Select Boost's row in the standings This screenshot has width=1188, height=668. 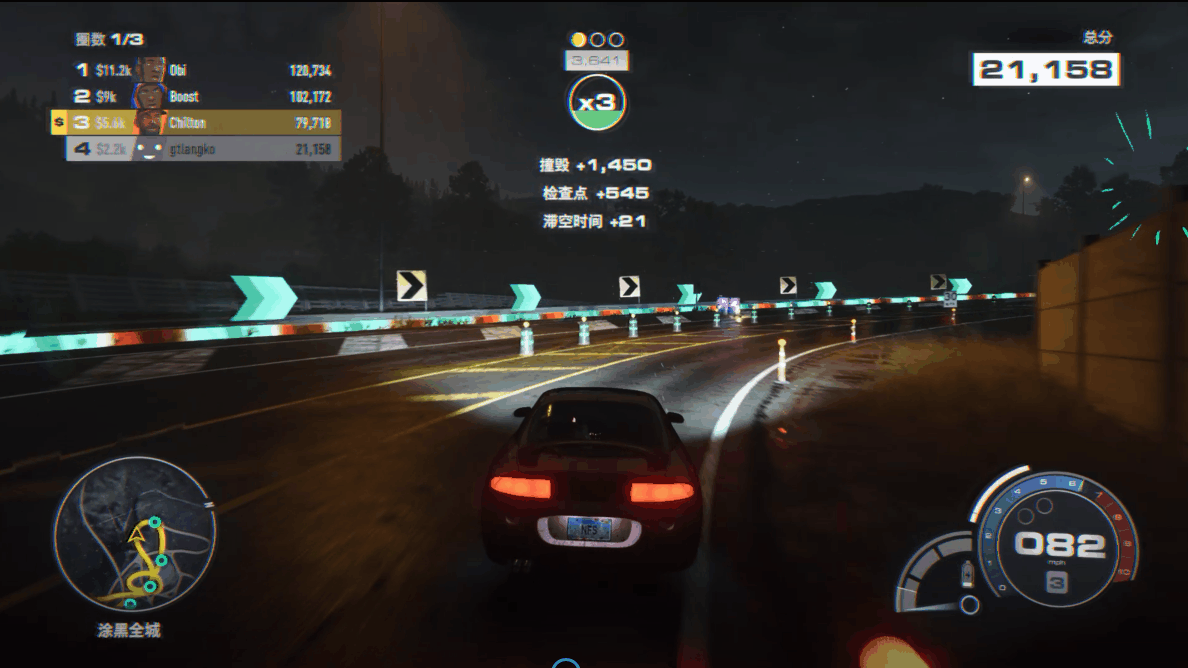tap(200, 97)
